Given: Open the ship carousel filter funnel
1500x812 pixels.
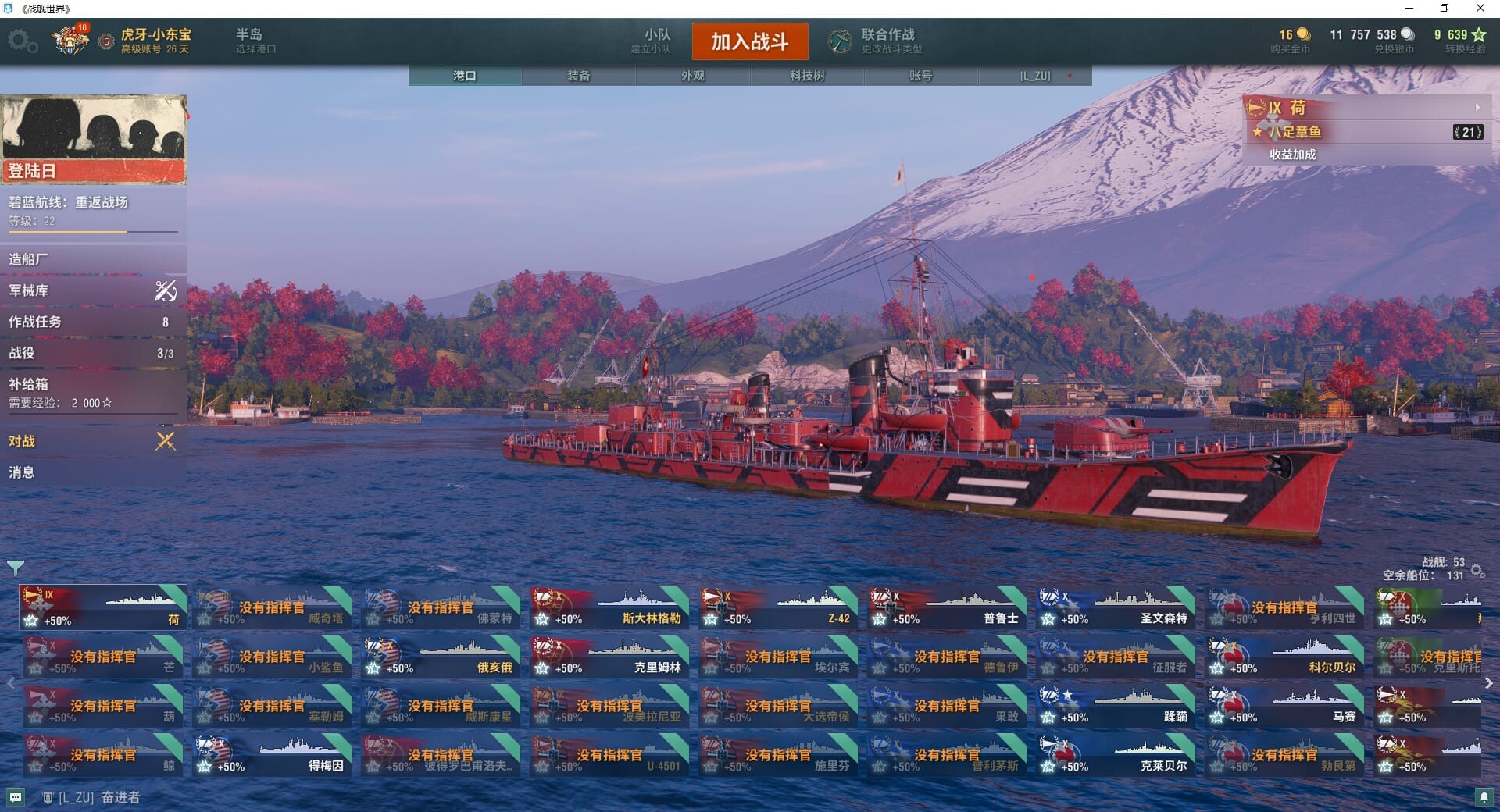Looking at the screenshot, I should (x=16, y=567).
